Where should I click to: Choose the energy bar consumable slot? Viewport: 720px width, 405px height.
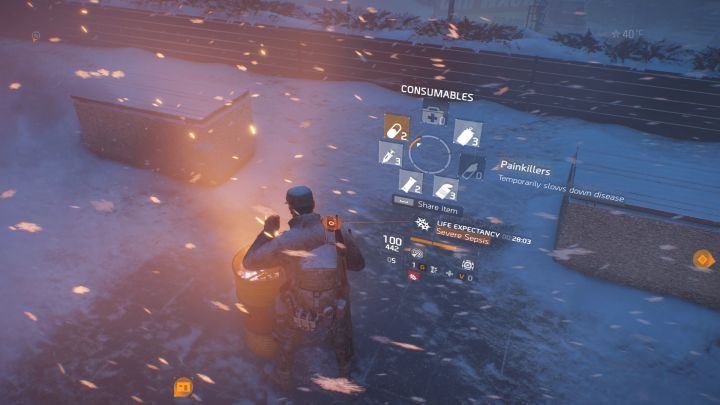click(x=410, y=182)
